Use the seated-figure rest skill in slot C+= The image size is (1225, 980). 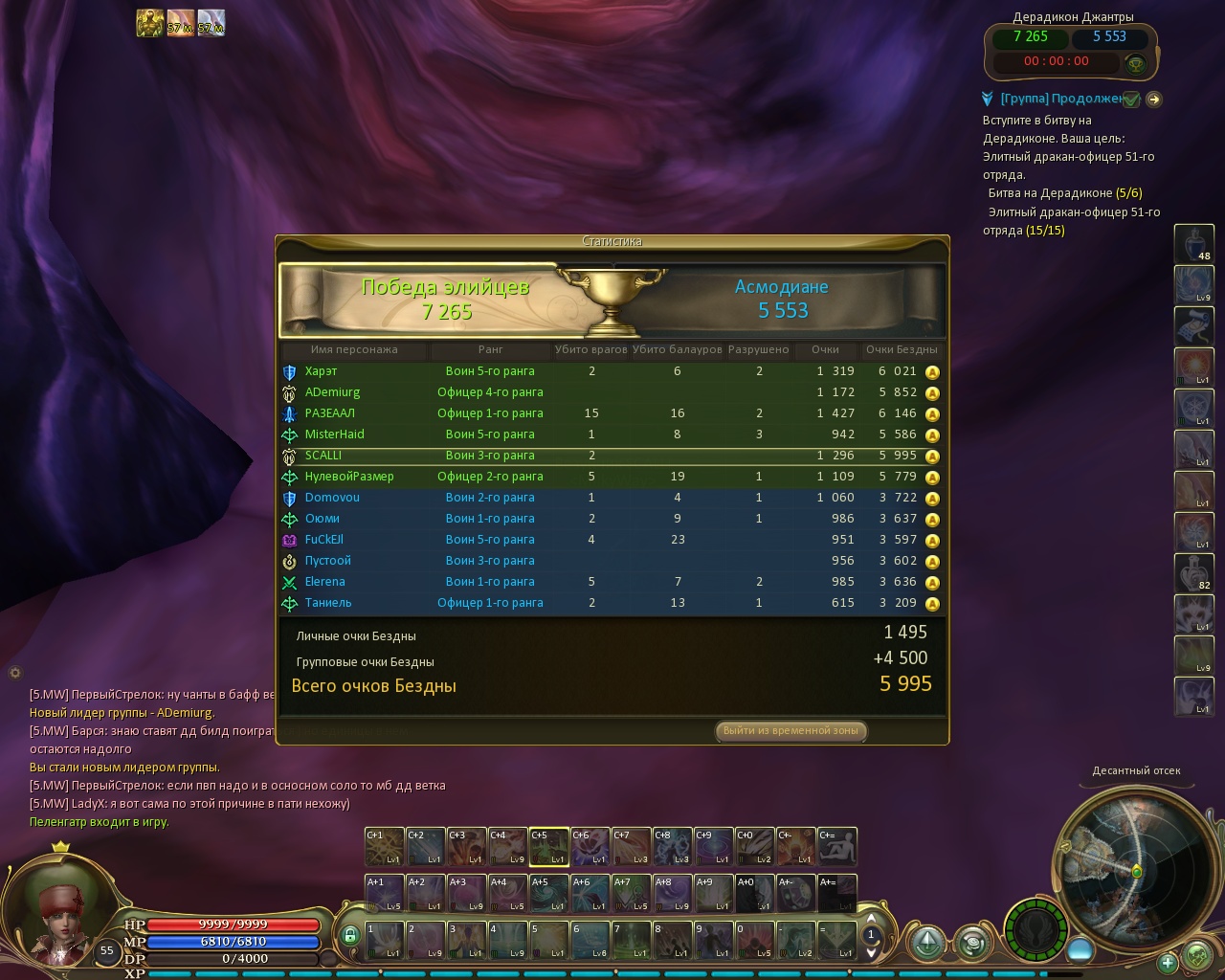[836, 846]
